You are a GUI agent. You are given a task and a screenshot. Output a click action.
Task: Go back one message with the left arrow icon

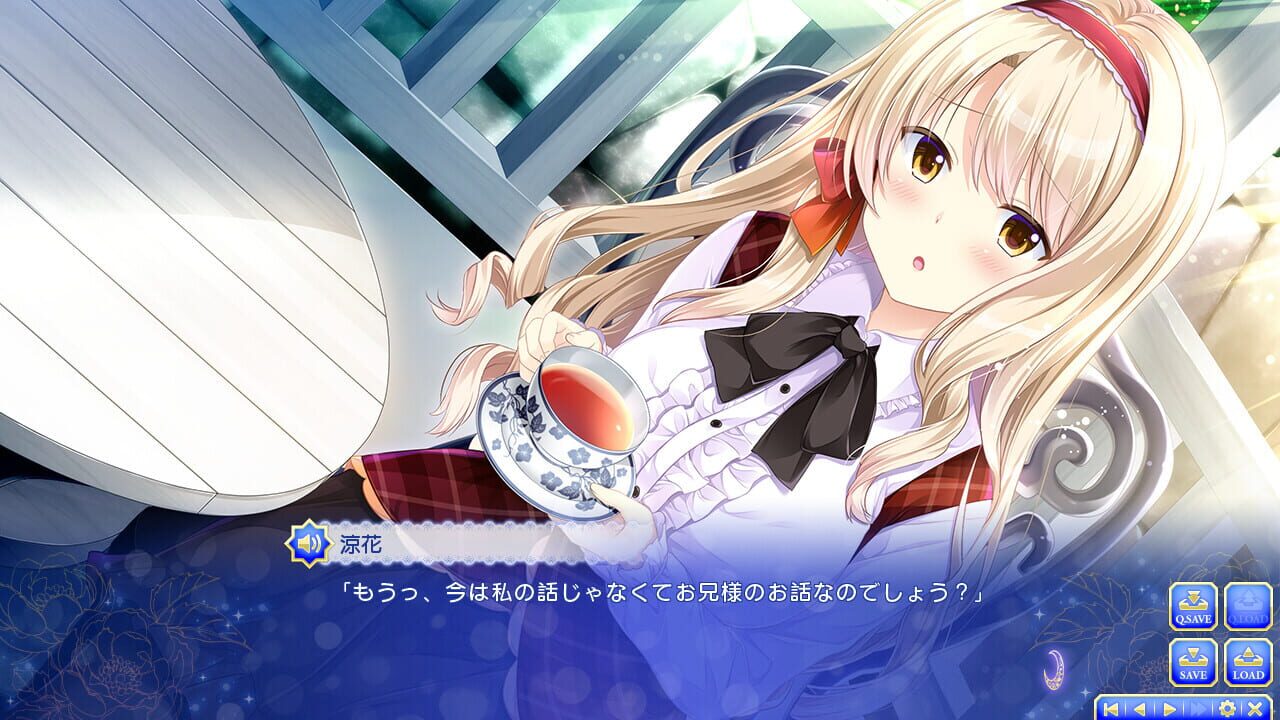pos(1140,707)
